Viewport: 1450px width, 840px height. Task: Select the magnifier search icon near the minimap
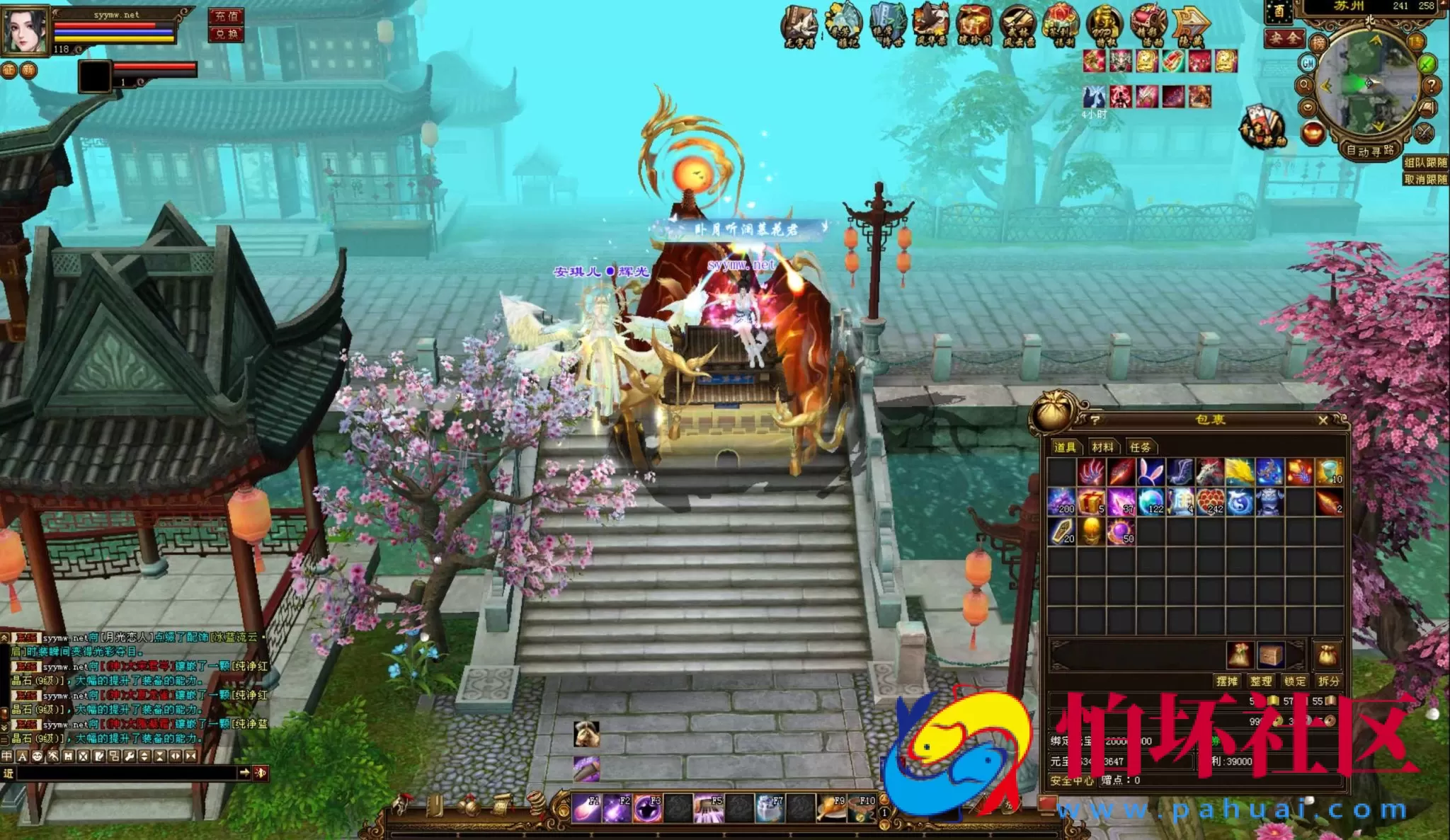(x=1305, y=86)
